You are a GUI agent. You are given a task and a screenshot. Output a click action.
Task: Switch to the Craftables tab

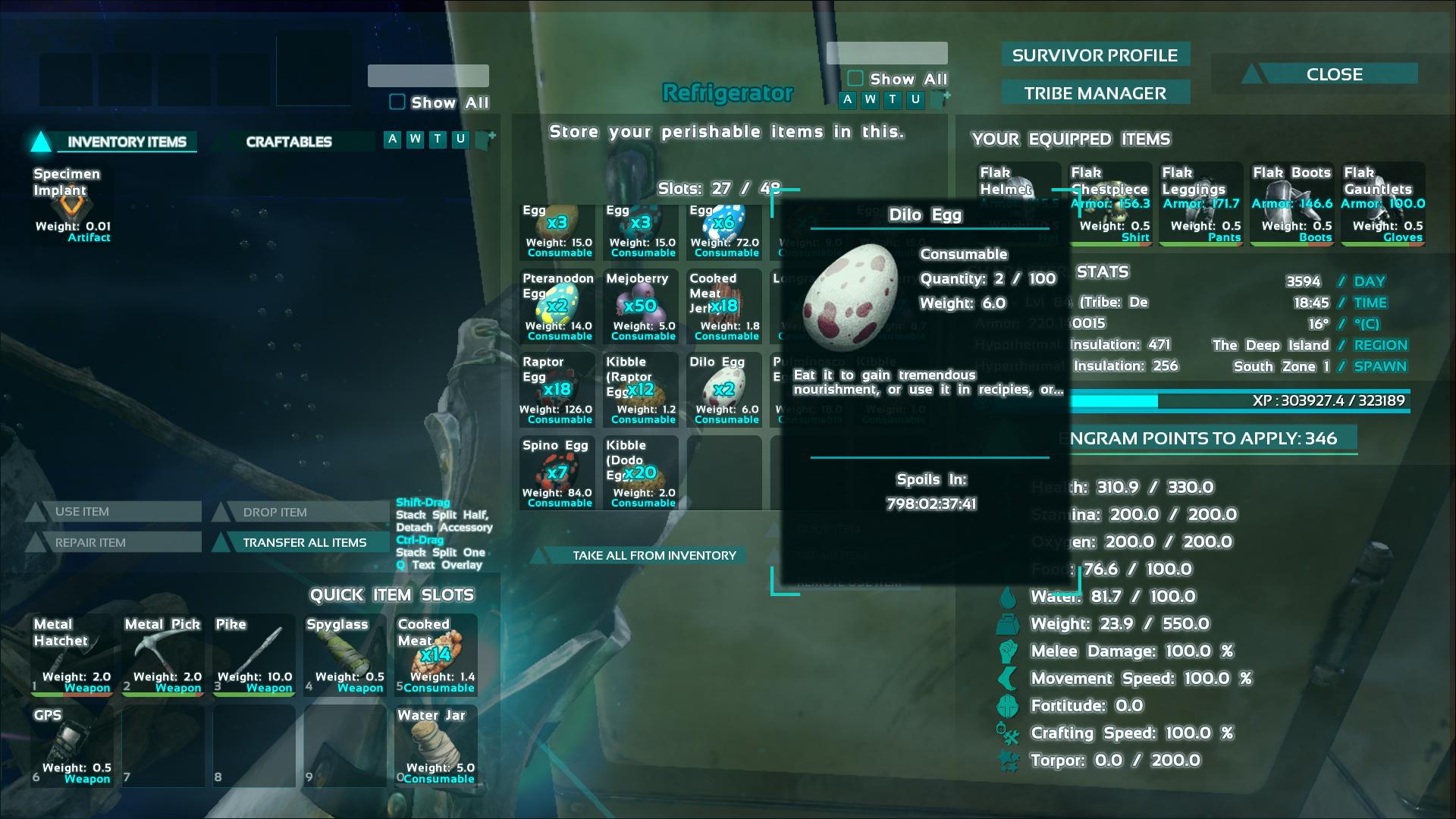point(290,141)
